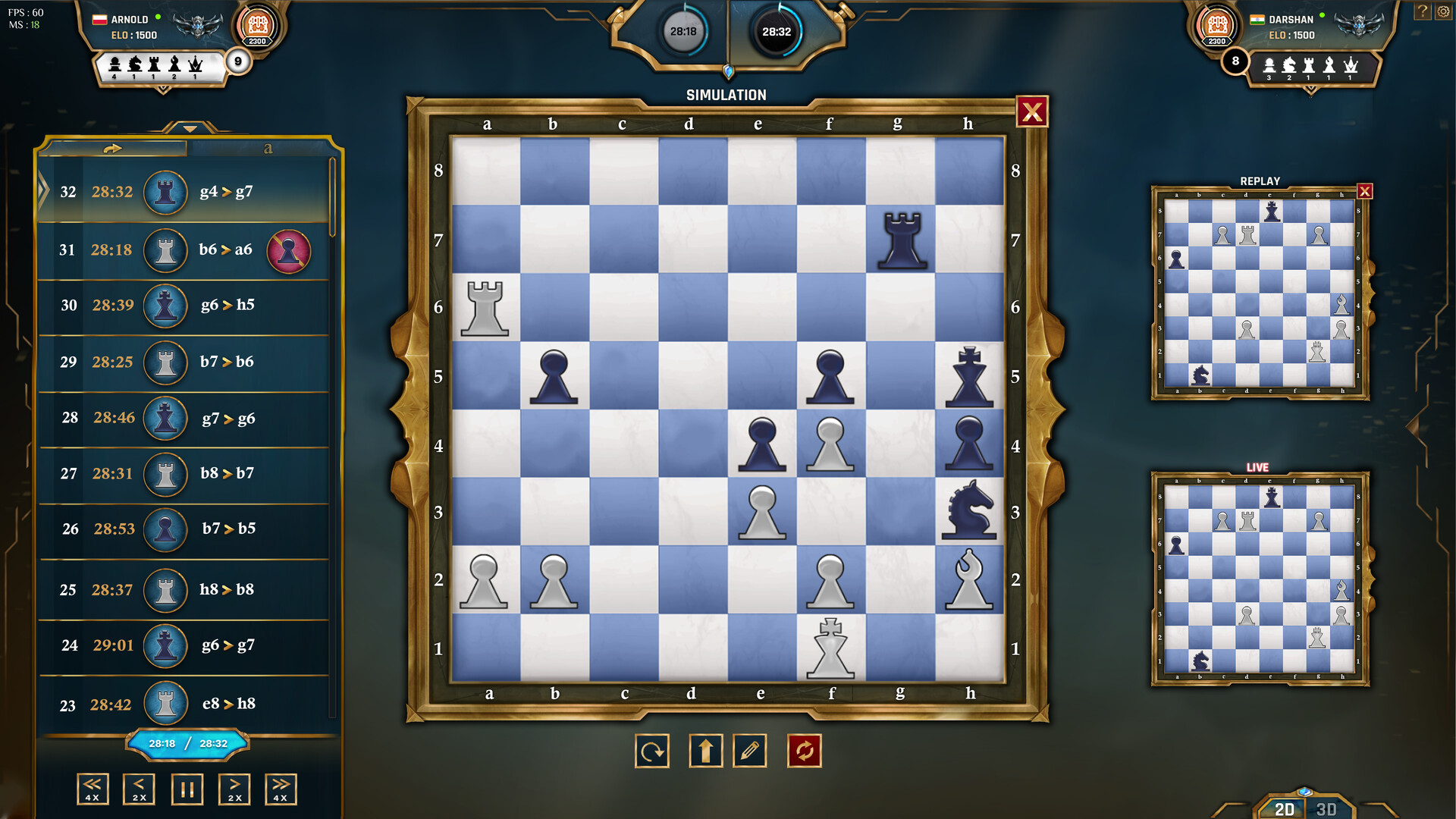Click the Poland flag beside Arnold's name
The image size is (1456, 819).
pos(100,20)
